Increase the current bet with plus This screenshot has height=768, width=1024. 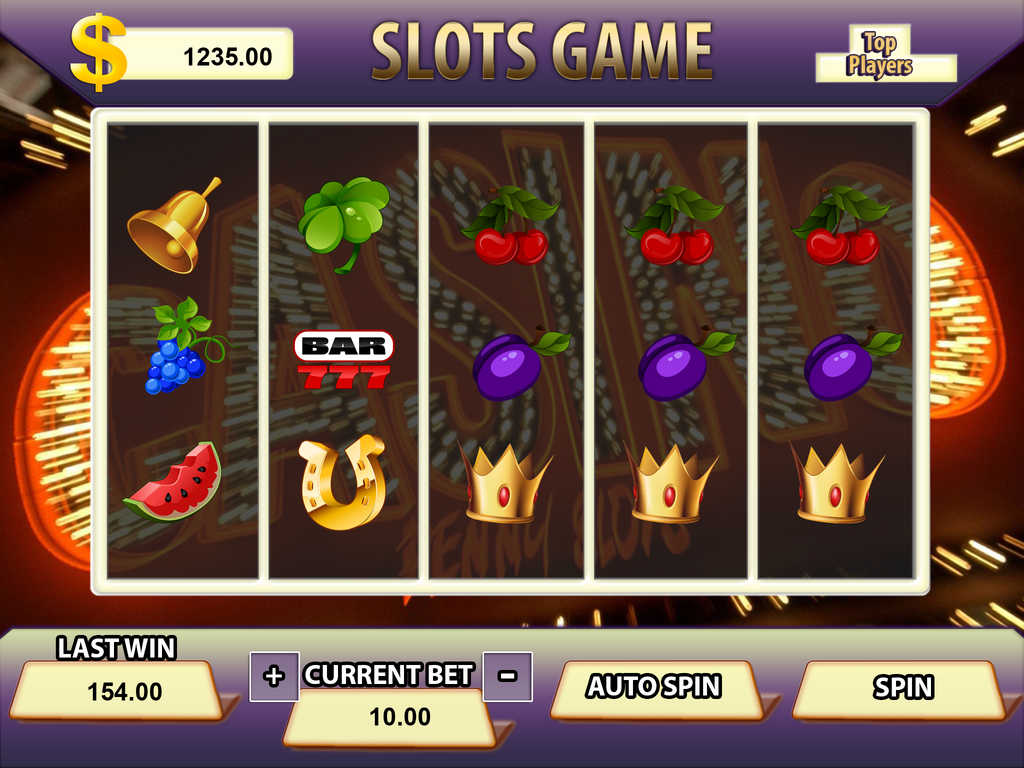(273, 676)
